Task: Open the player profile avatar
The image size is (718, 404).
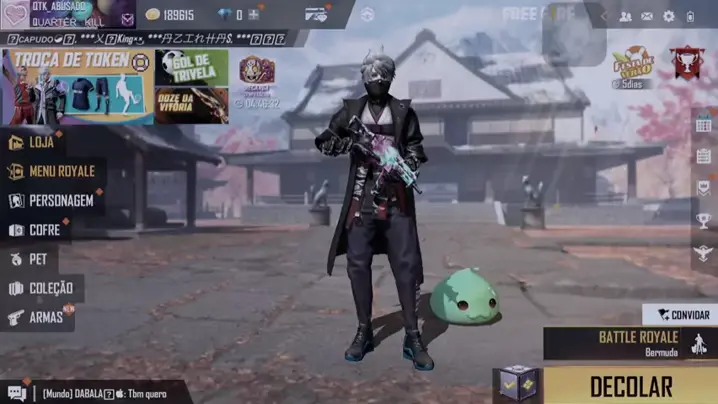Action: [15, 15]
